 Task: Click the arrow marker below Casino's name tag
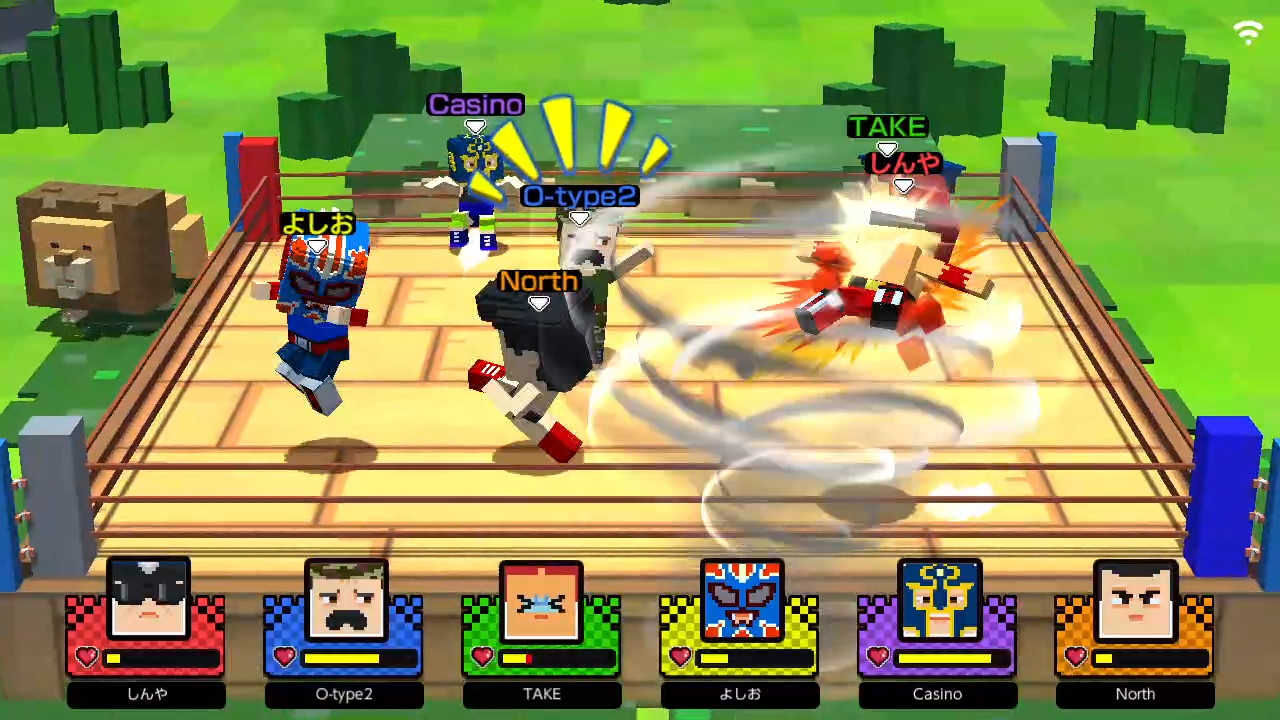(475, 126)
